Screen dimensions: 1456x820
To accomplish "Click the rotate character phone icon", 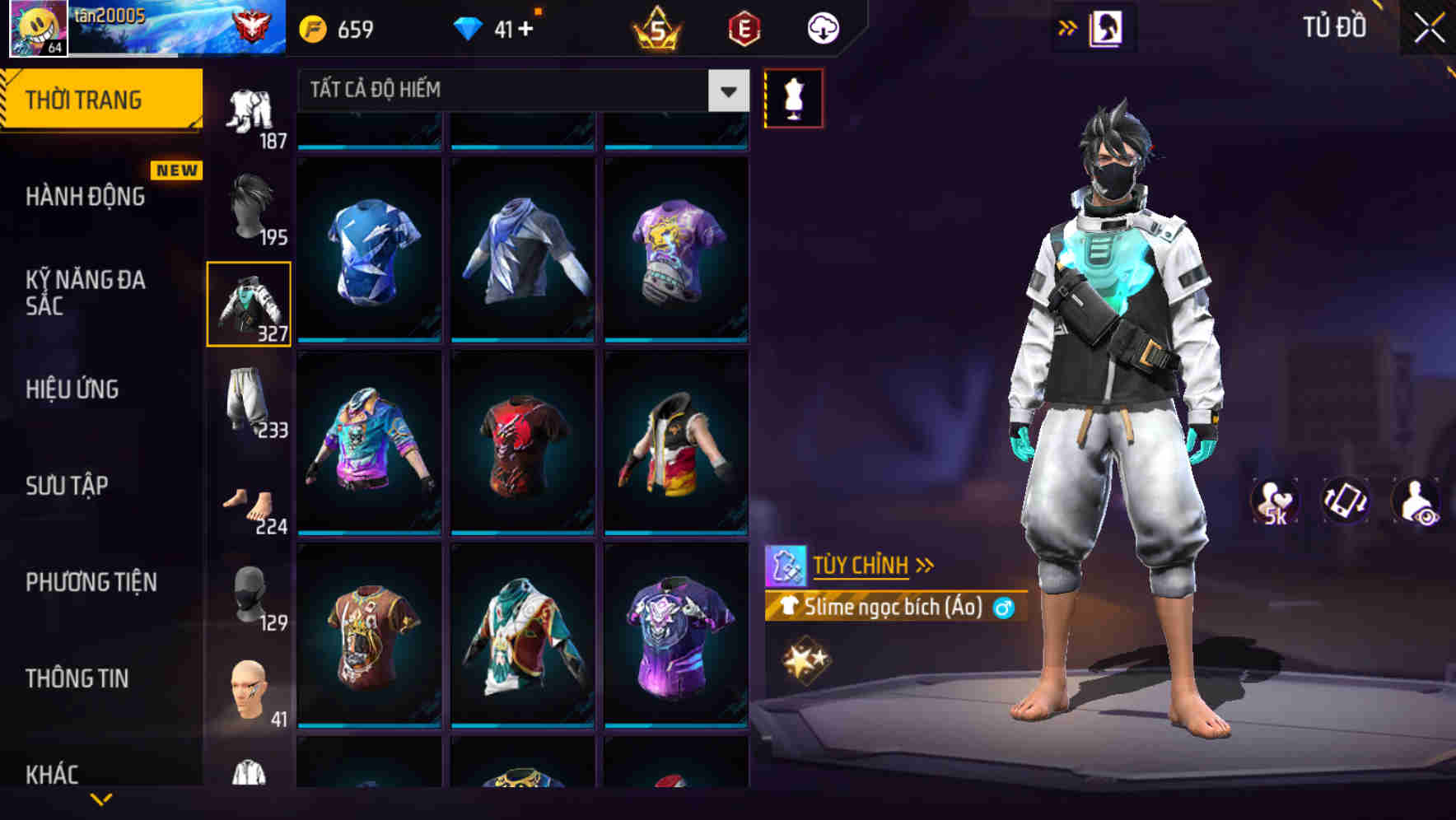I will click(1346, 501).
